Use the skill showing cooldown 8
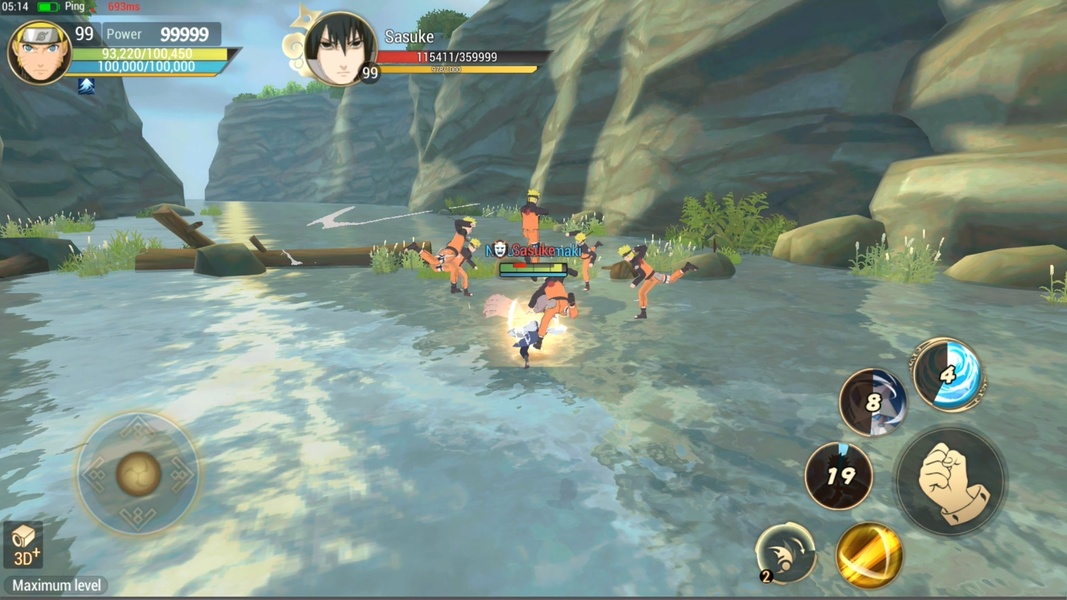The width and height of the screenshot is (1067, 600). pos(873,402)
